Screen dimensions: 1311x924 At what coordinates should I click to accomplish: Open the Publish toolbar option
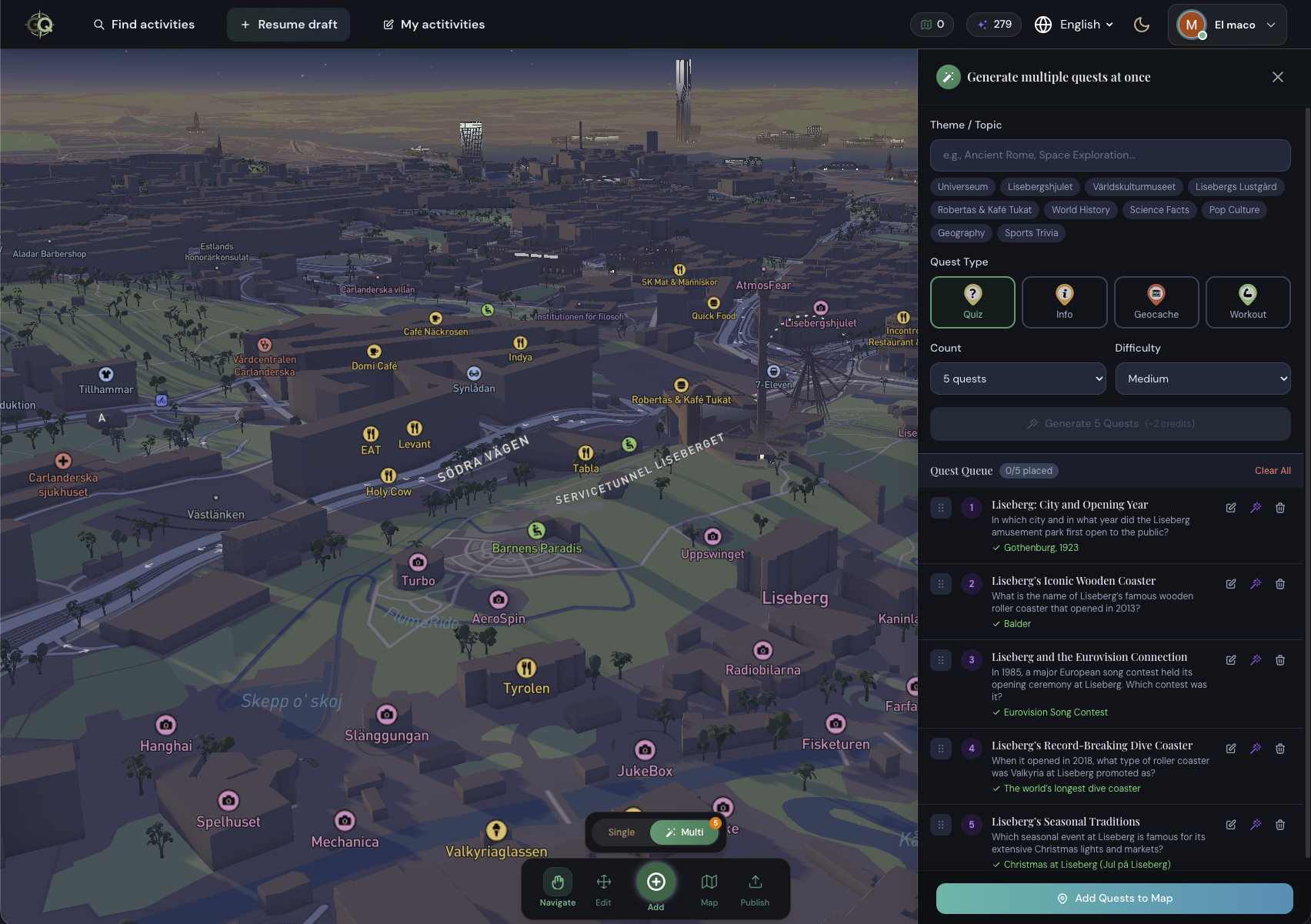tap(755, 889)
